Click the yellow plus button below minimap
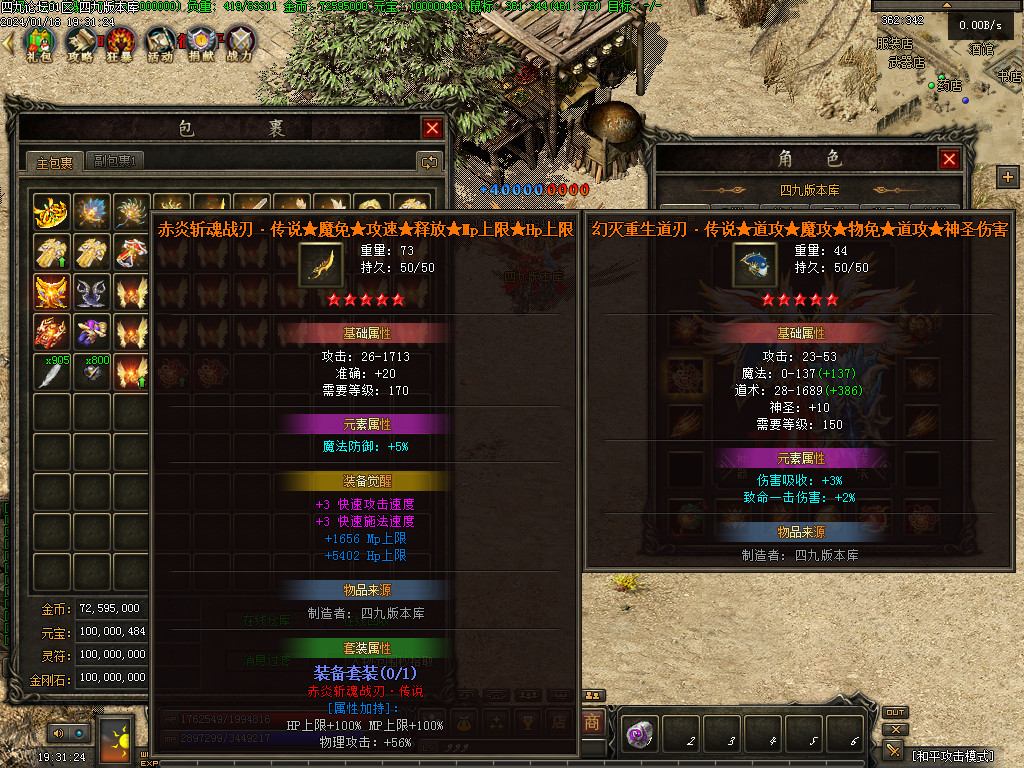Viewport: 1024px width, 768px height. [x=1007, y=177]
